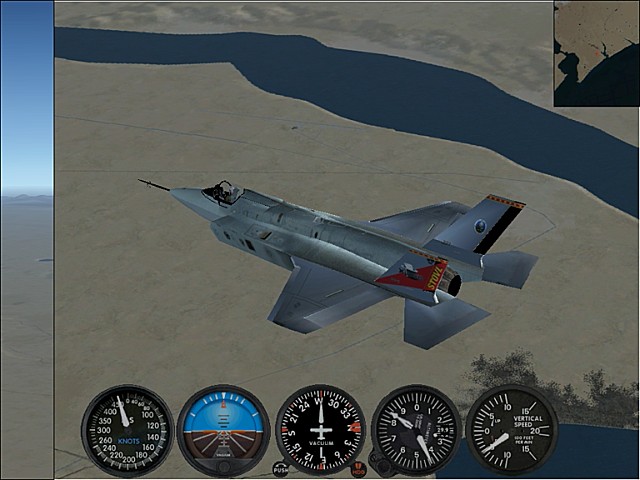Image resolution: width=640 pixels, height=480 pixels.
Task: Click the orange HDG heading bug knob
Action: (x=359, y=469)
